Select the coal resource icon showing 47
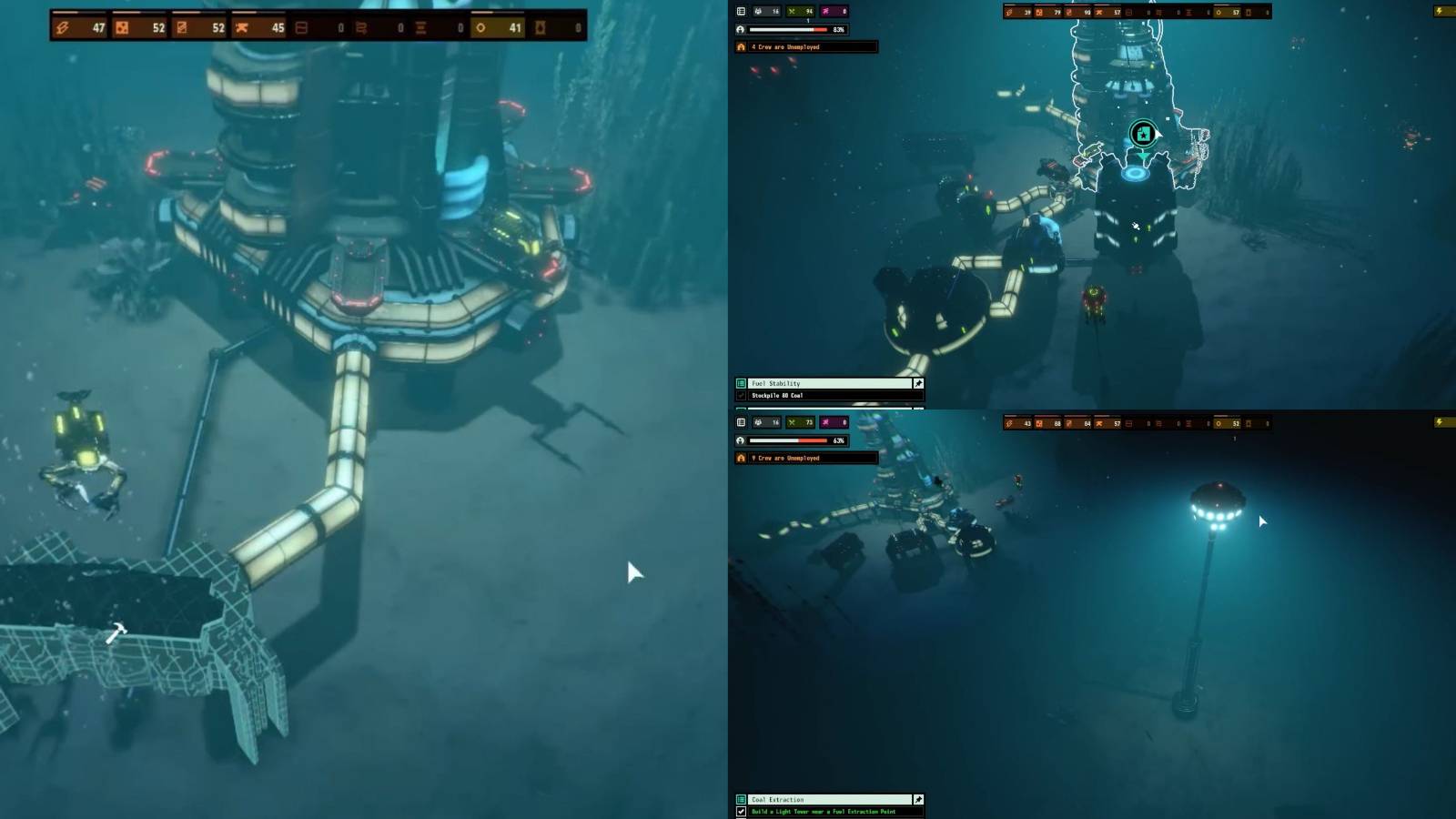 pos(60,26)
